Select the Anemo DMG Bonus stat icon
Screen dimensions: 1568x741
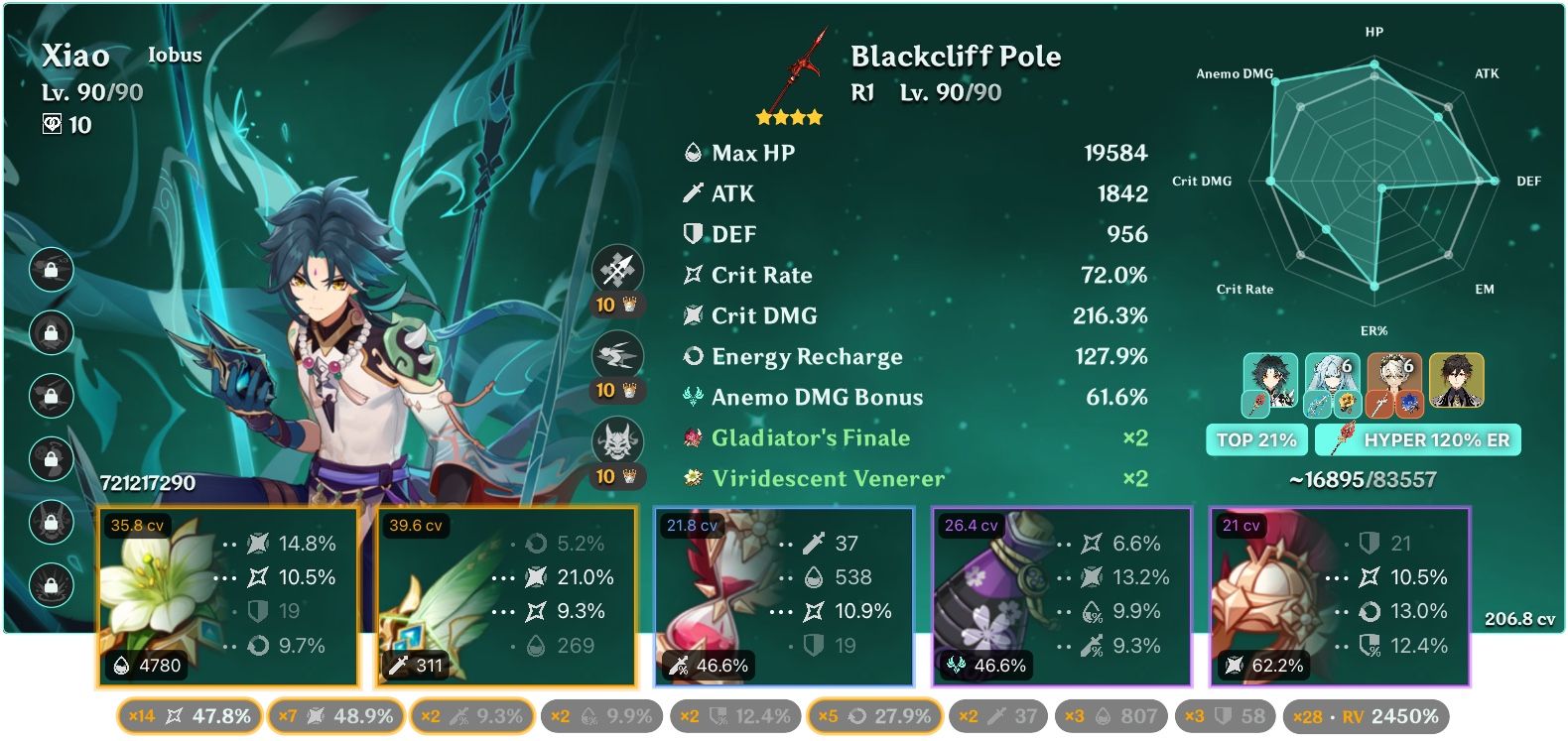pos(693,397)
